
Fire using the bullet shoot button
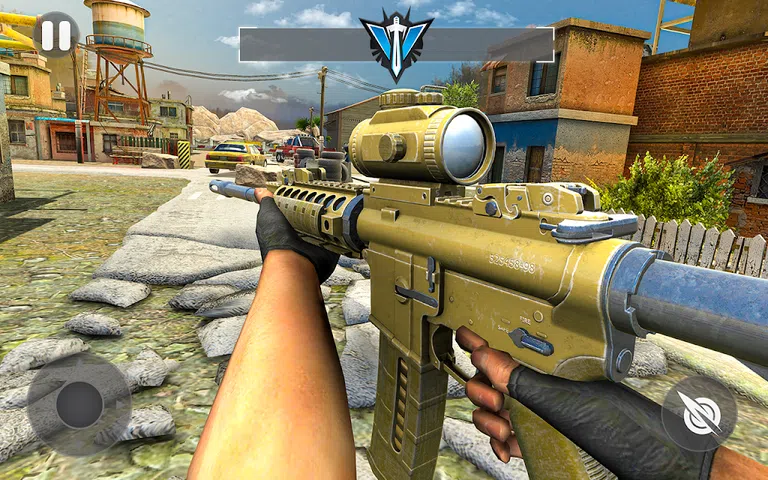click(x=699, y=413)
